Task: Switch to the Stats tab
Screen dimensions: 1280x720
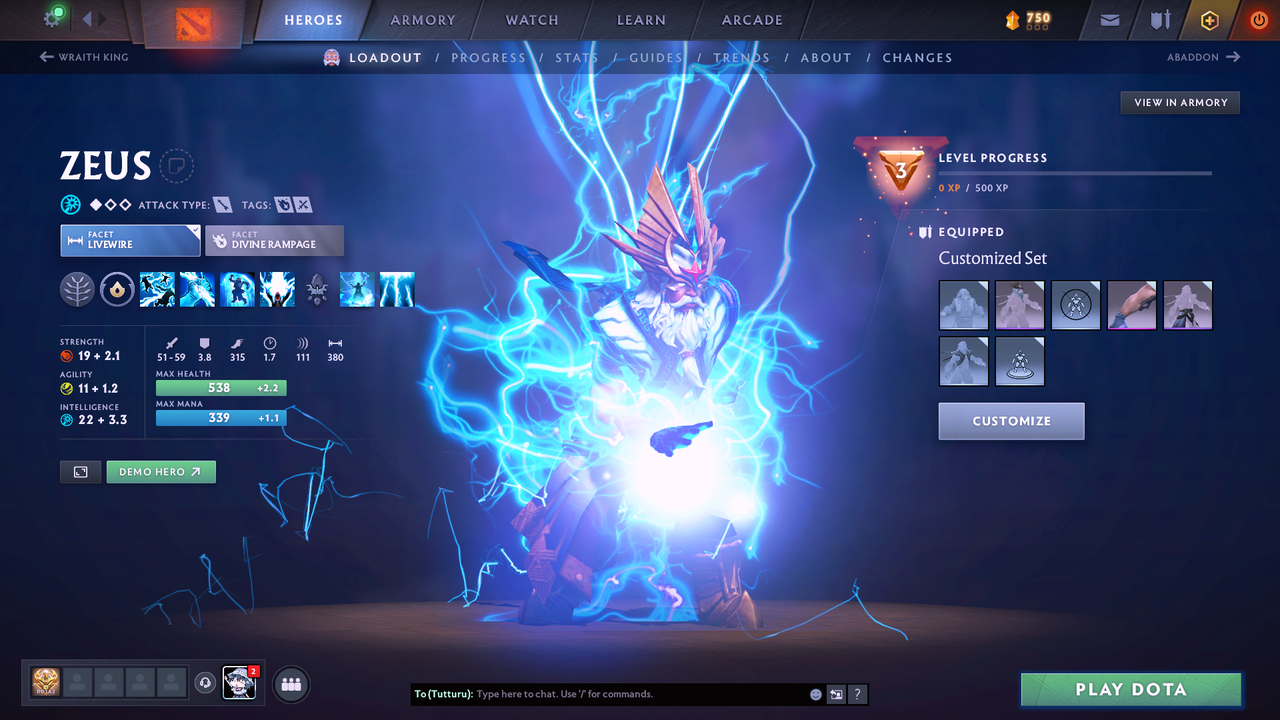Action: tap(577, 57)
